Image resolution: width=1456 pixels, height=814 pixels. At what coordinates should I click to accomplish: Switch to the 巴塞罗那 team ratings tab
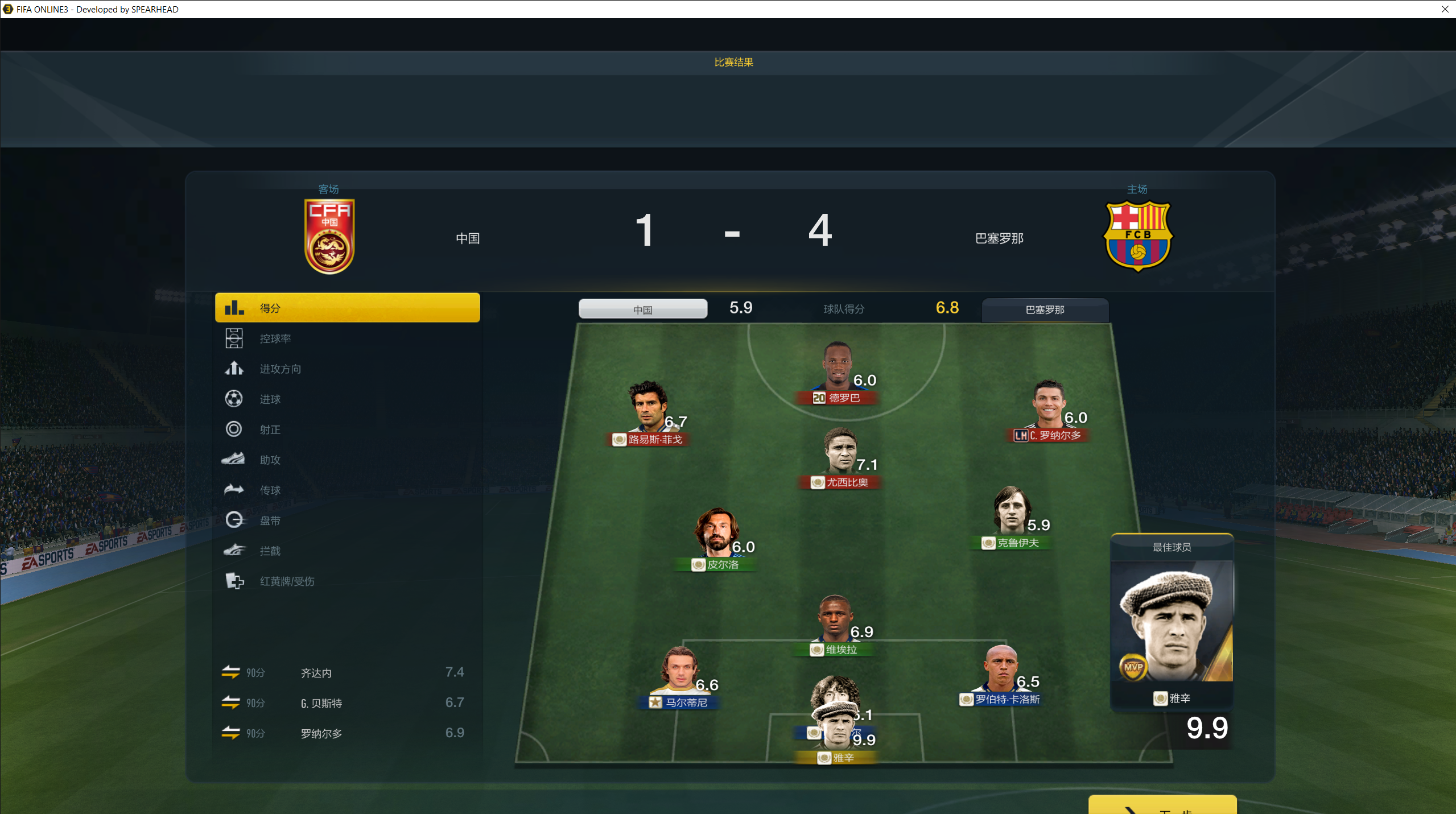[x=1045, y=309]
